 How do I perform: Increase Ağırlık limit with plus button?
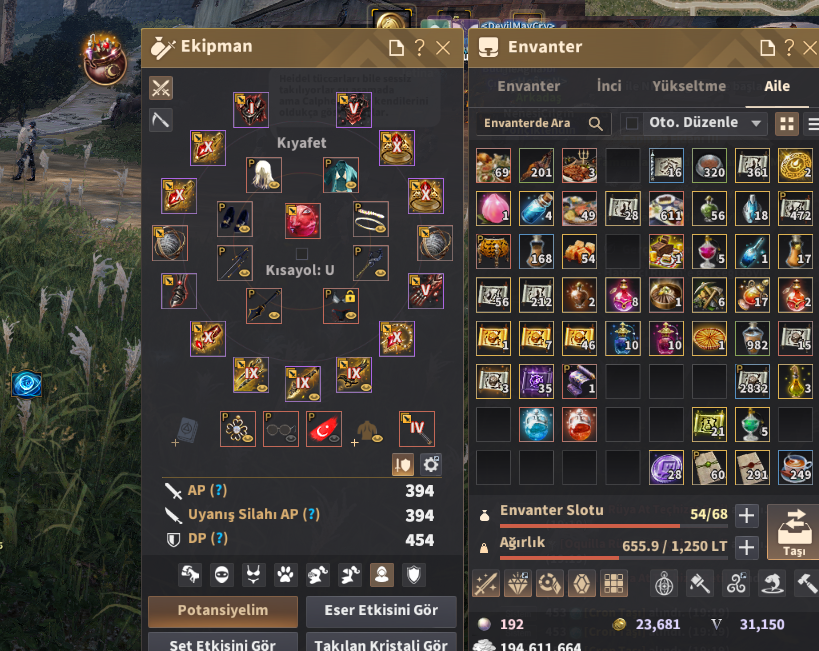746,547
